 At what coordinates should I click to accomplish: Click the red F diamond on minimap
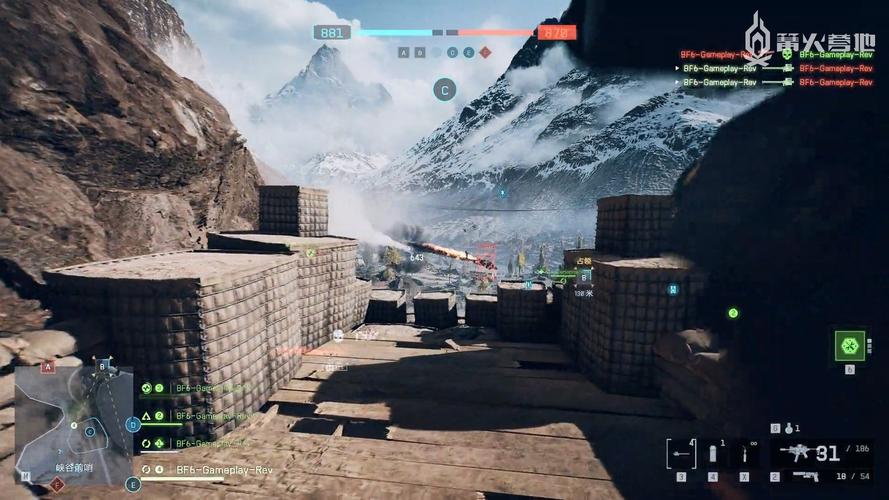pyautogui.click(x=57, y=484)
